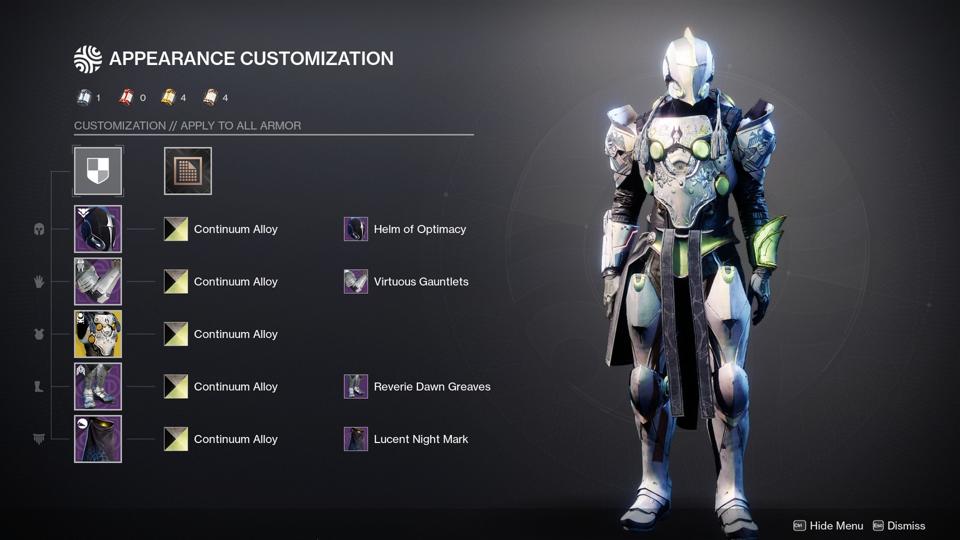The height and width of the screenshot is (540, 960).
Task: Change the gauntlets' Continuum Alloy shader
Action: (x=176, y=282)
